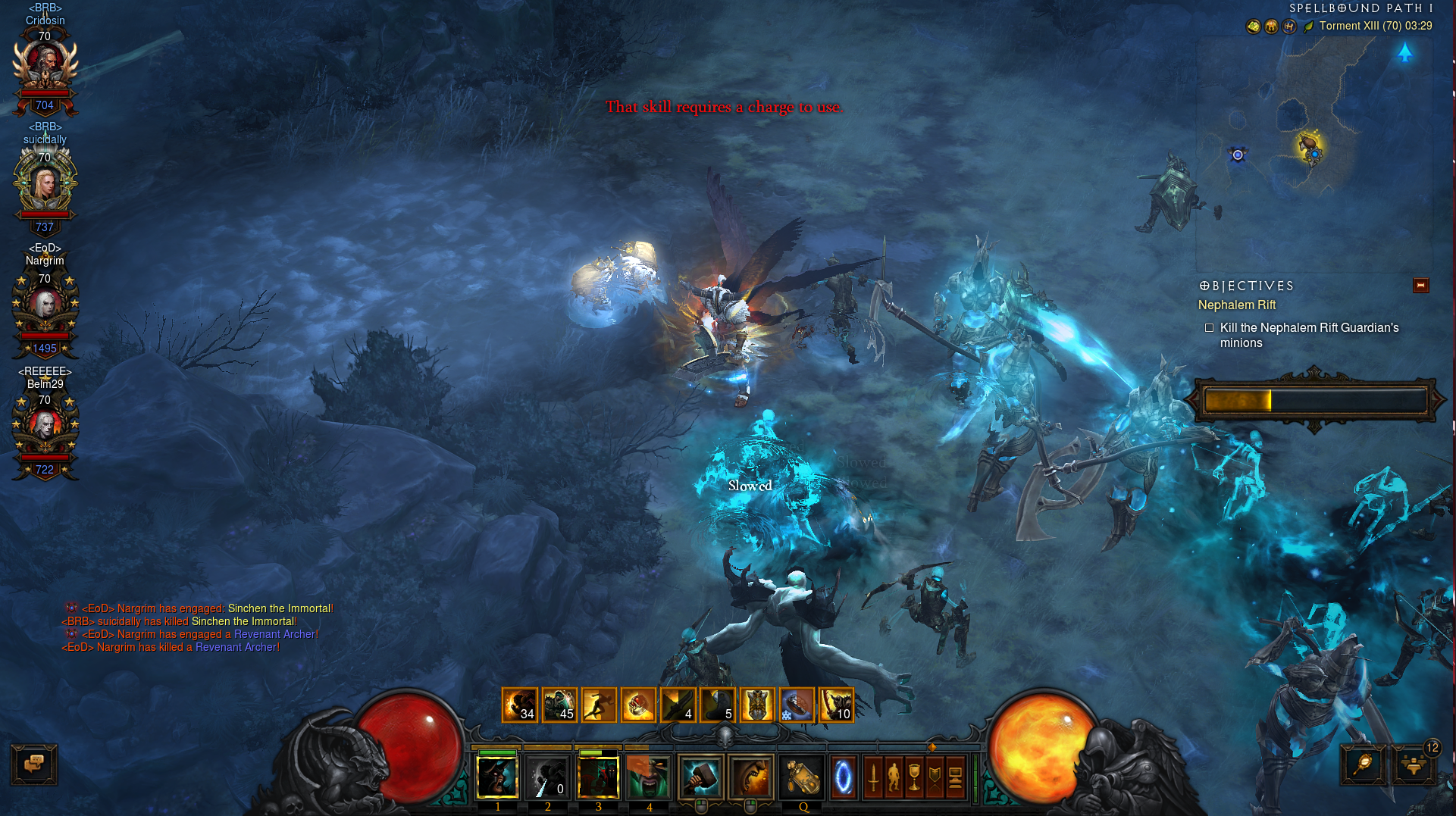Select Nargrim's party portrait
This screenshot has width=1456, height=816.
tap(45, 308)
